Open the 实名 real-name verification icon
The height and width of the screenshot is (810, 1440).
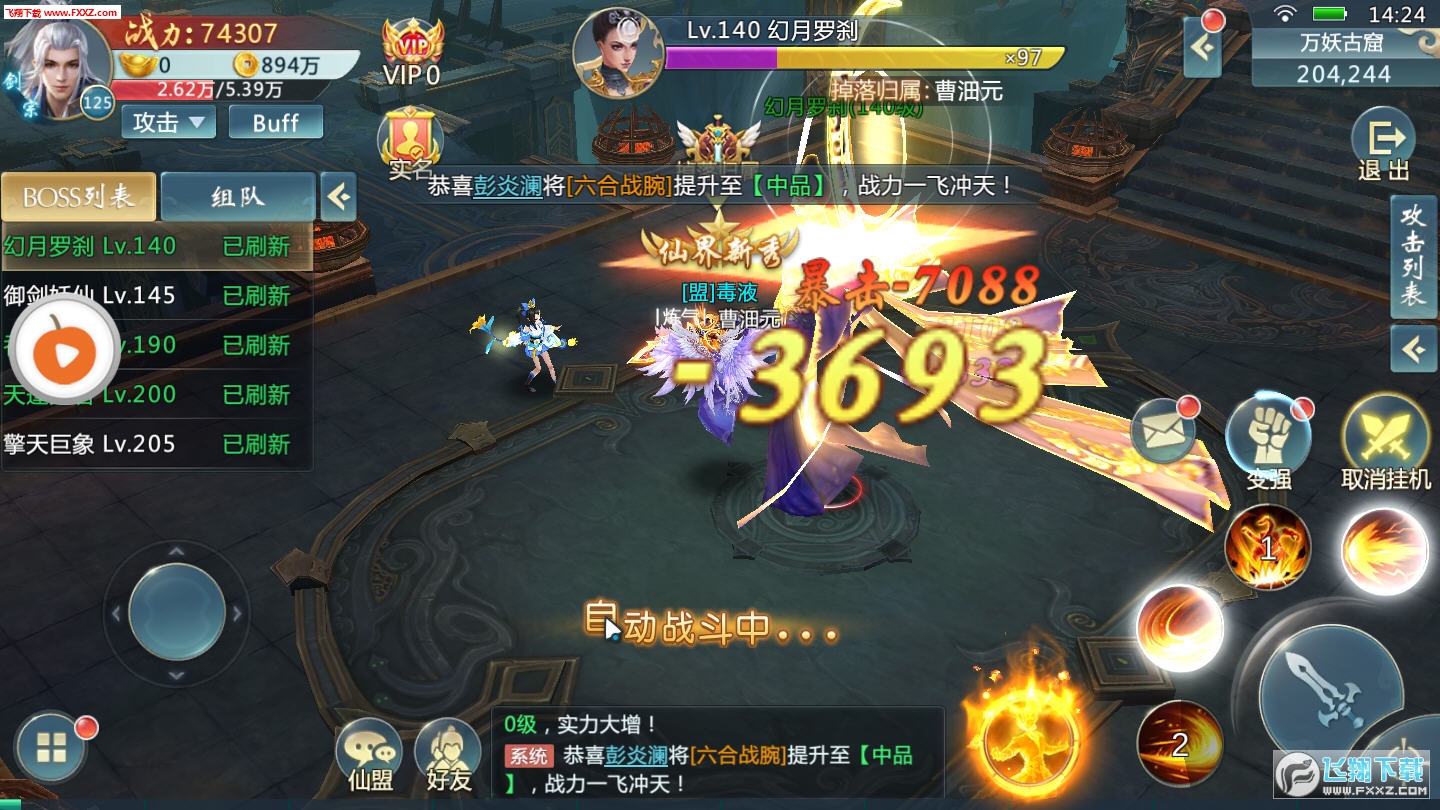point(410,142)
